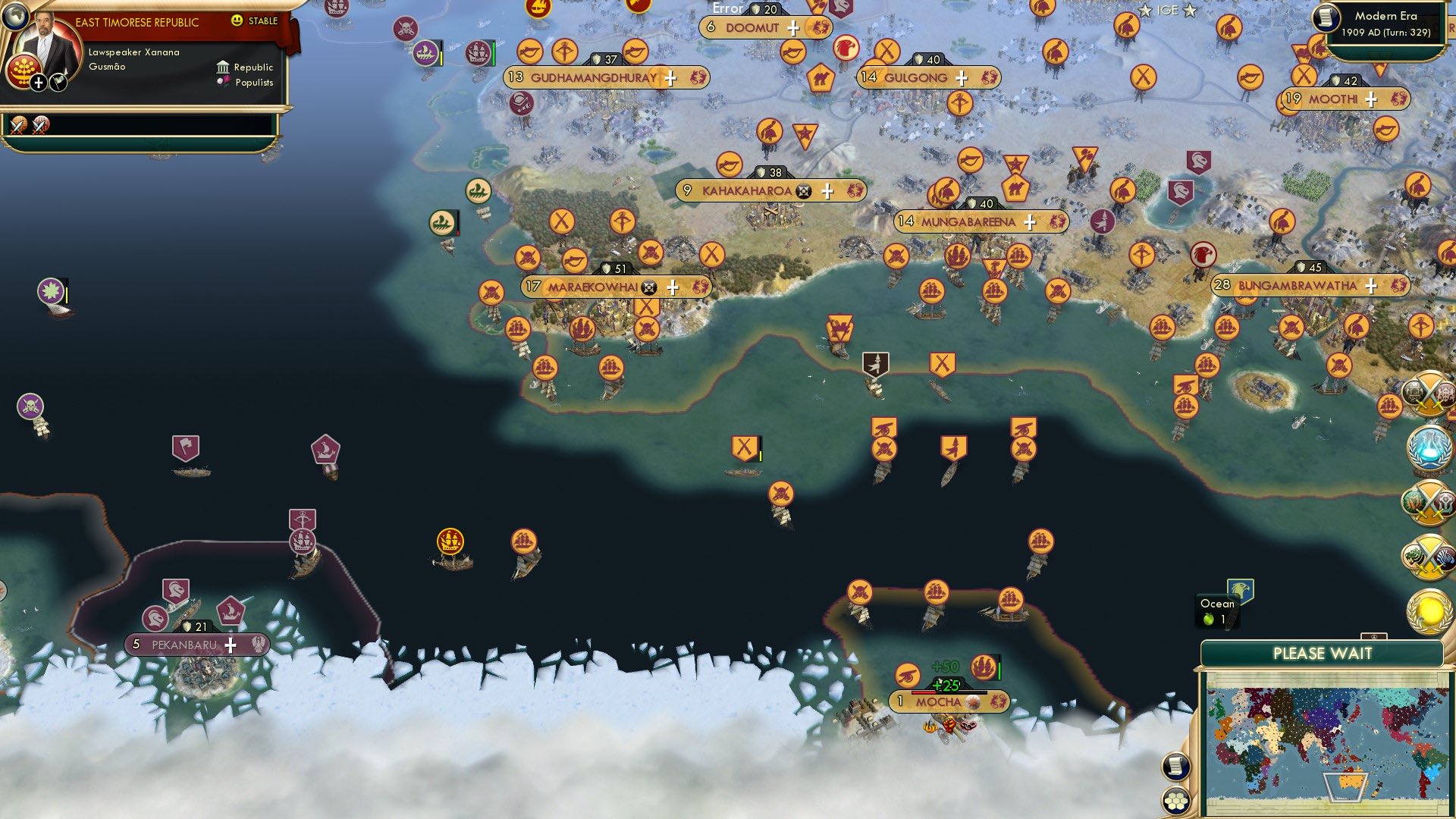This screenshot has width=1456, height=819.
Task: Toggle the globe overlay in top-left corner
Action: pos(16,17)
